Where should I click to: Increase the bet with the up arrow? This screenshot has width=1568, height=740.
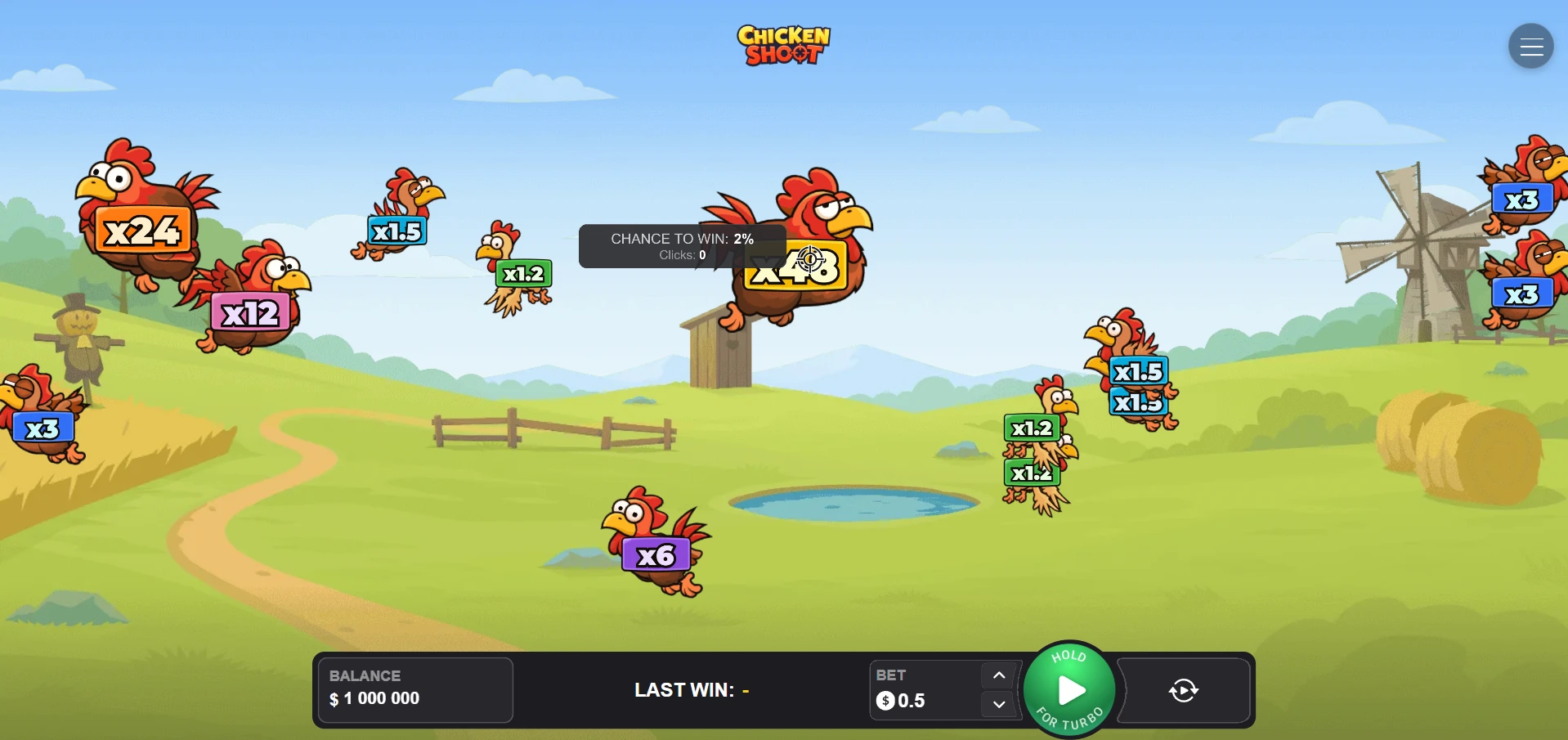997,675
